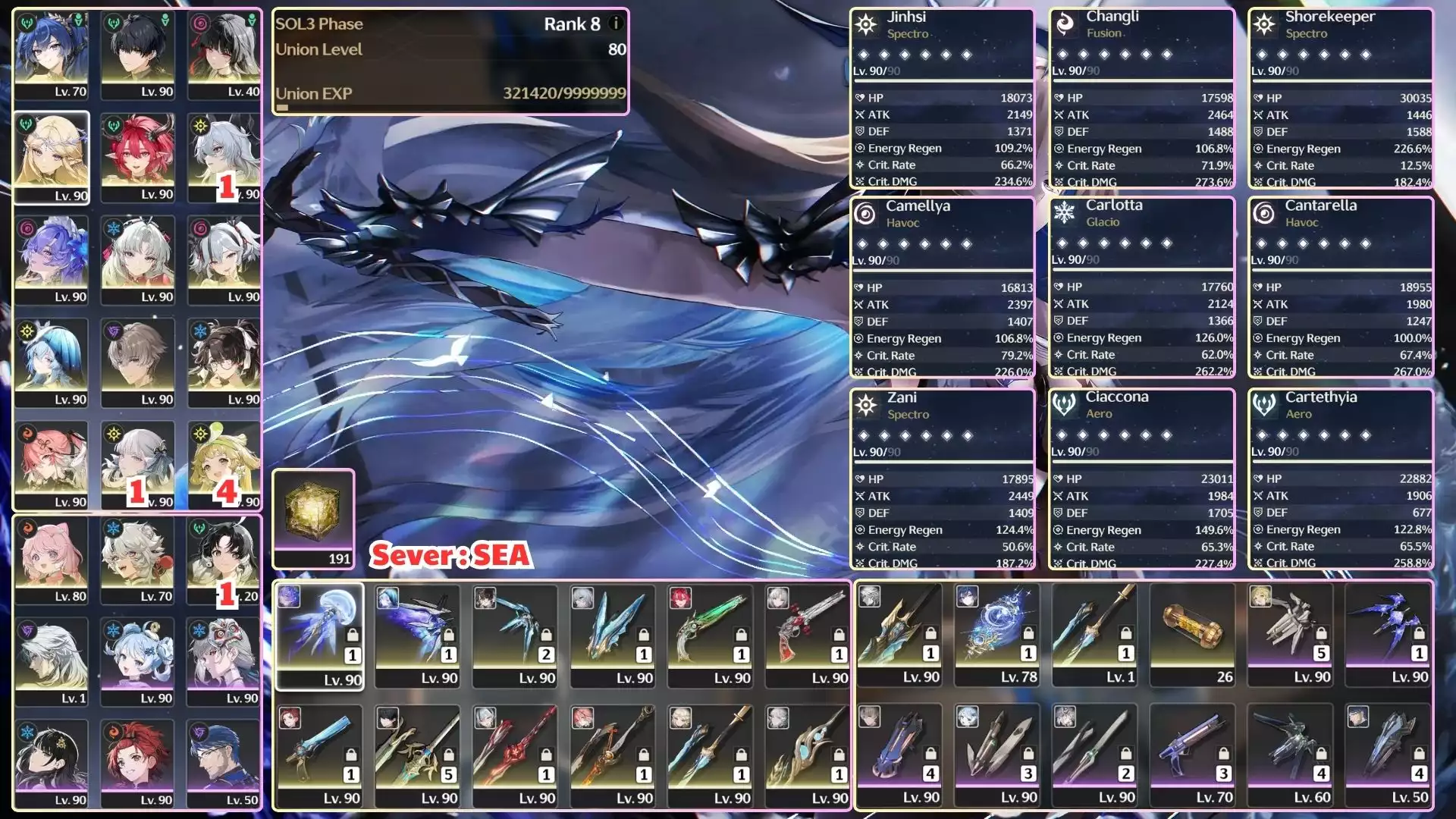
Task: Select the highlighted blonde elf character portrait
Action: click(x=52, y=158)
